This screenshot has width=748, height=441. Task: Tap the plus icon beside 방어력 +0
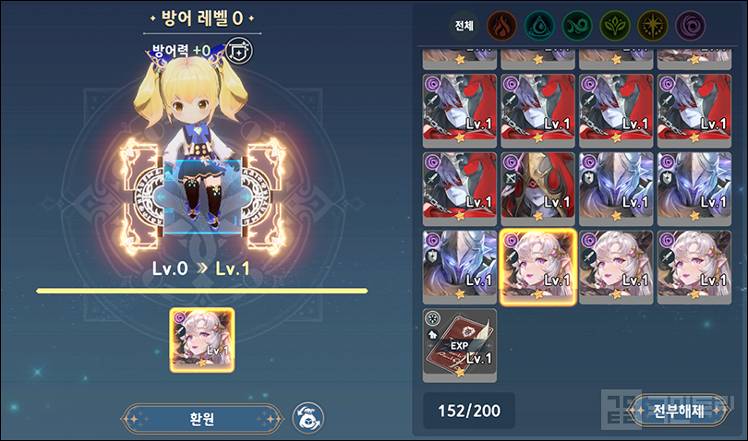(237, 49)
